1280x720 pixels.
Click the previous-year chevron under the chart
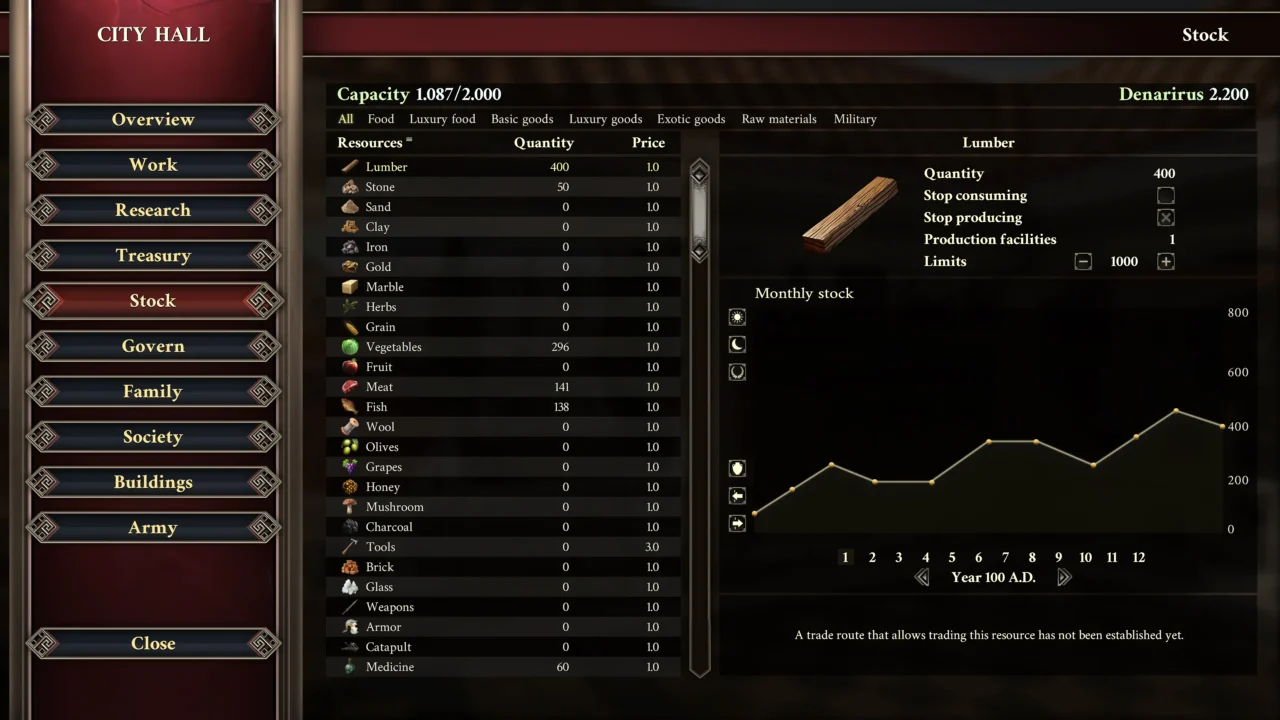(922, 577)
